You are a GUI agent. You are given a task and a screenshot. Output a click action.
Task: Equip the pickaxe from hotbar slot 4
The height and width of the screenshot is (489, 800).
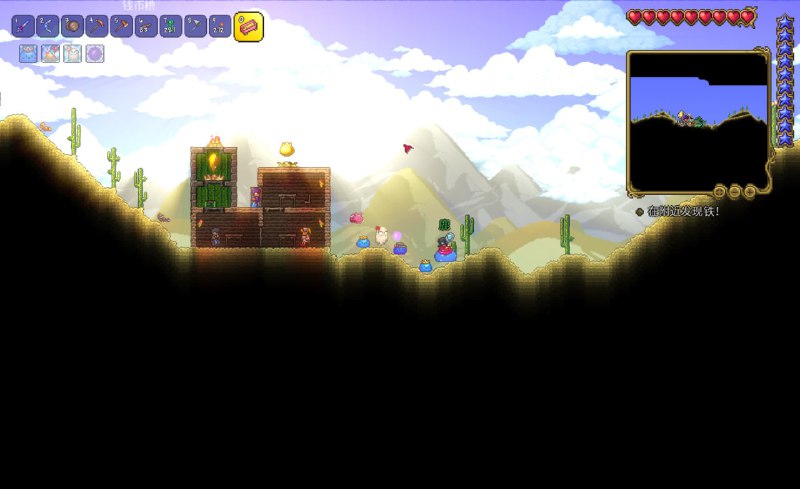(x=97, y=26)
